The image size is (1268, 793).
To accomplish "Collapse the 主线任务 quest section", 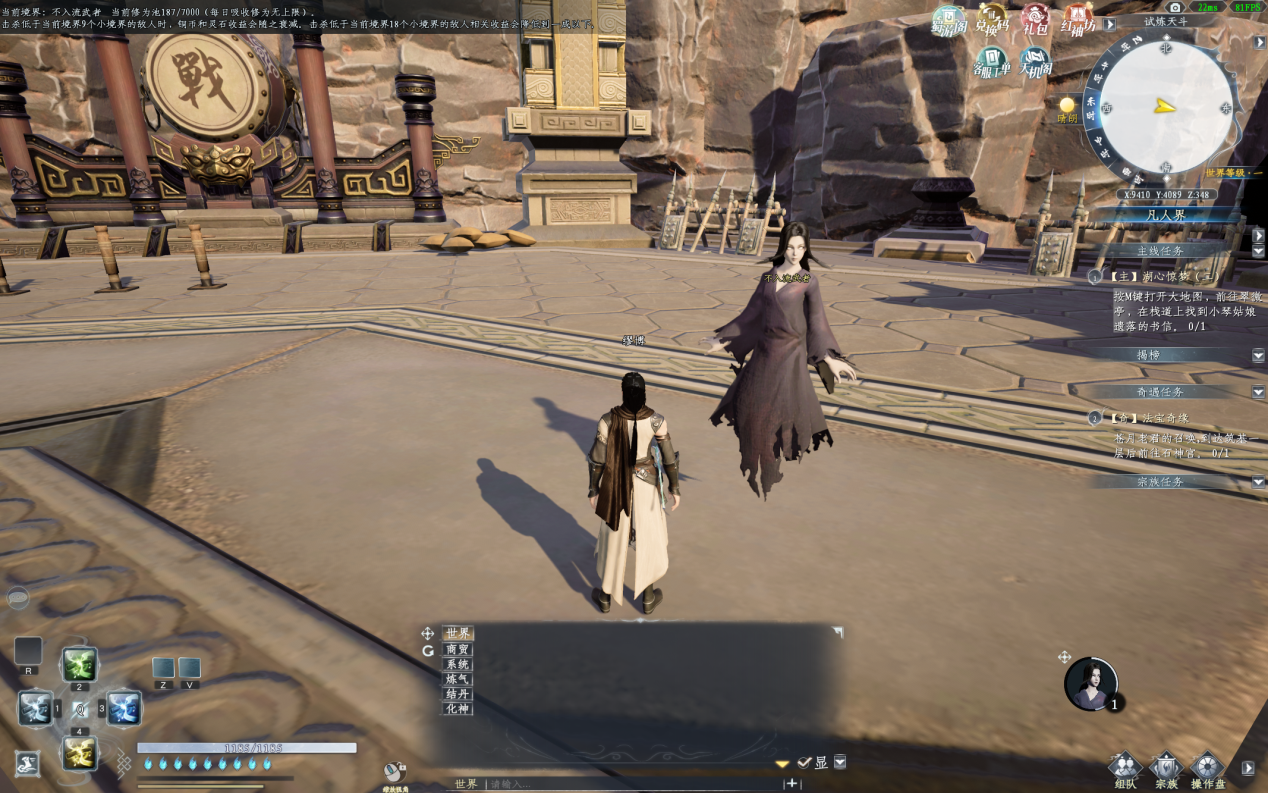I will point(1258,251).
